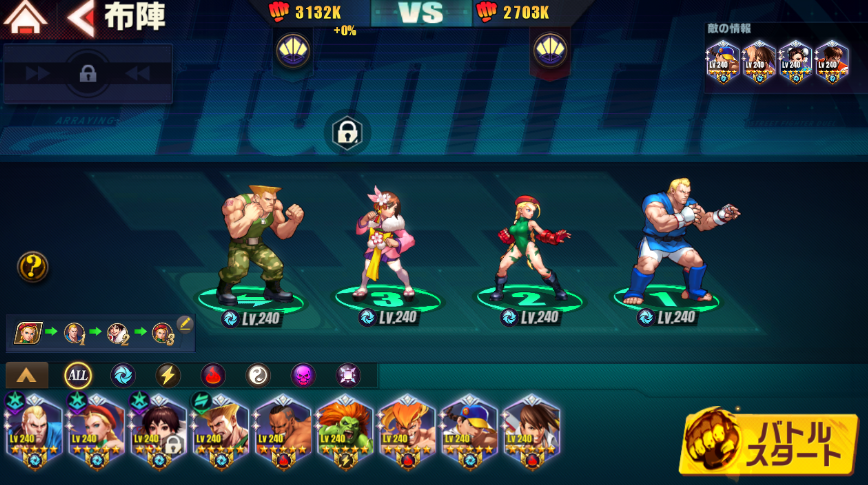Screen dimensions: 868x485
Task: Open my team's purple emblem banner
Action: [292, 50]
